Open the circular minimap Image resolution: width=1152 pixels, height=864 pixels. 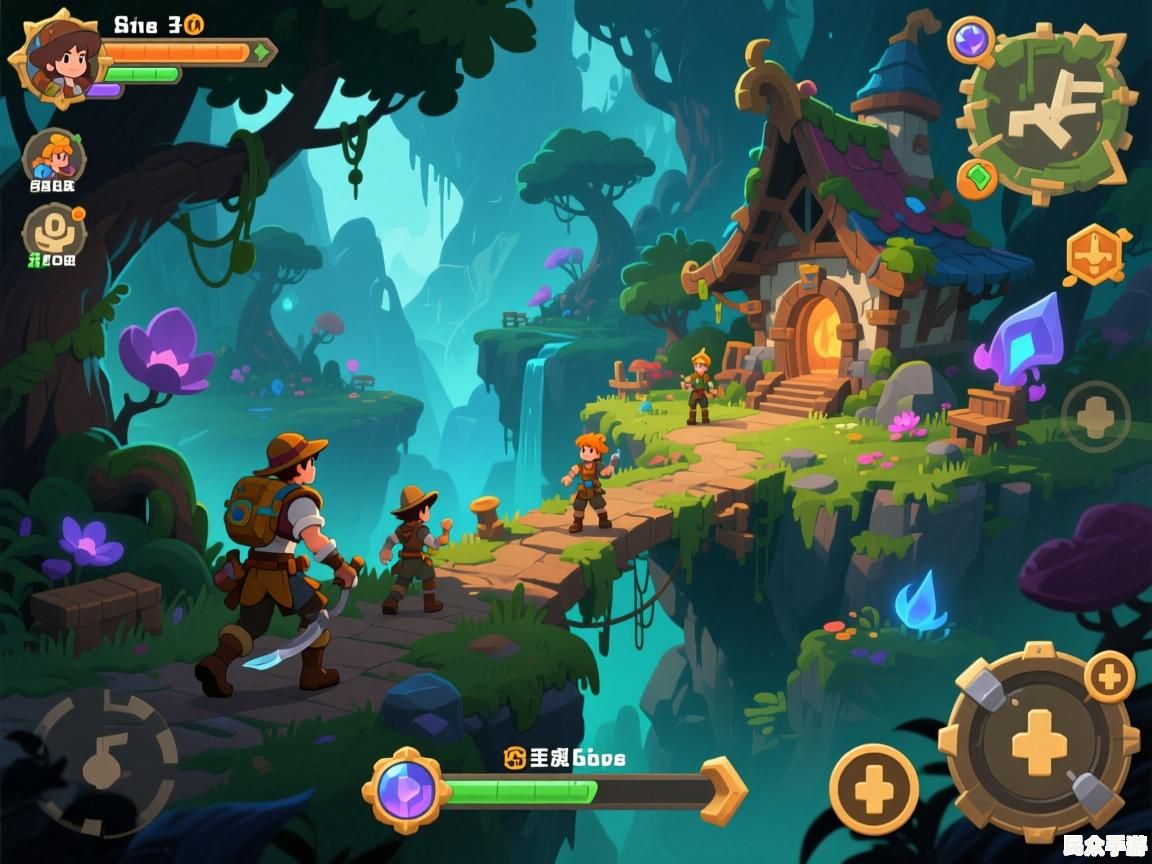coord(1047,113)
